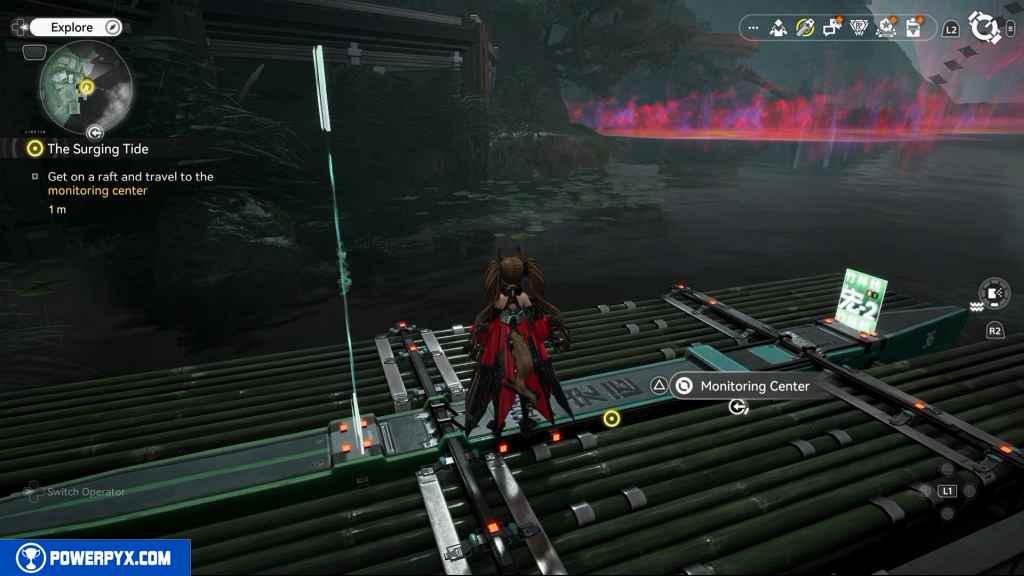The image size is (1024, 576).
Task: Open the large gear-shaped wheel icon
Action: pyautogui.click(x=986, y=28)
